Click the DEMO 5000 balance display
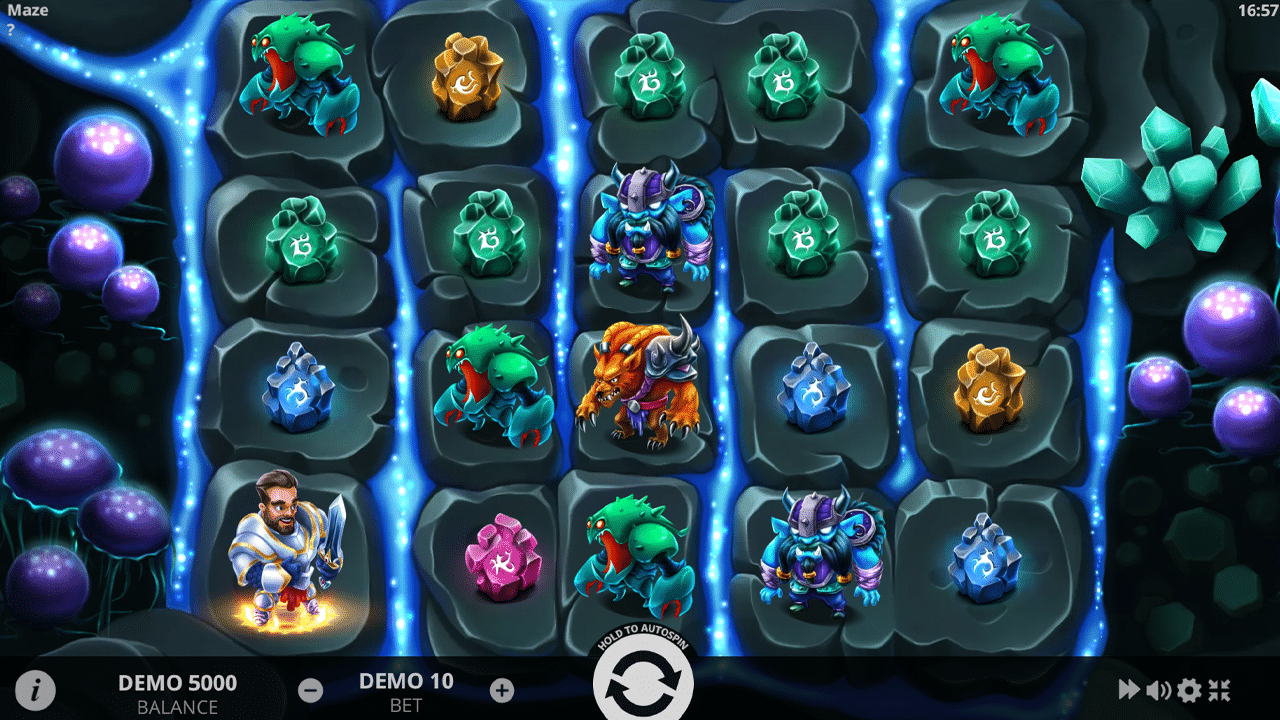1280x720 pixels. [x=176, y=684]
